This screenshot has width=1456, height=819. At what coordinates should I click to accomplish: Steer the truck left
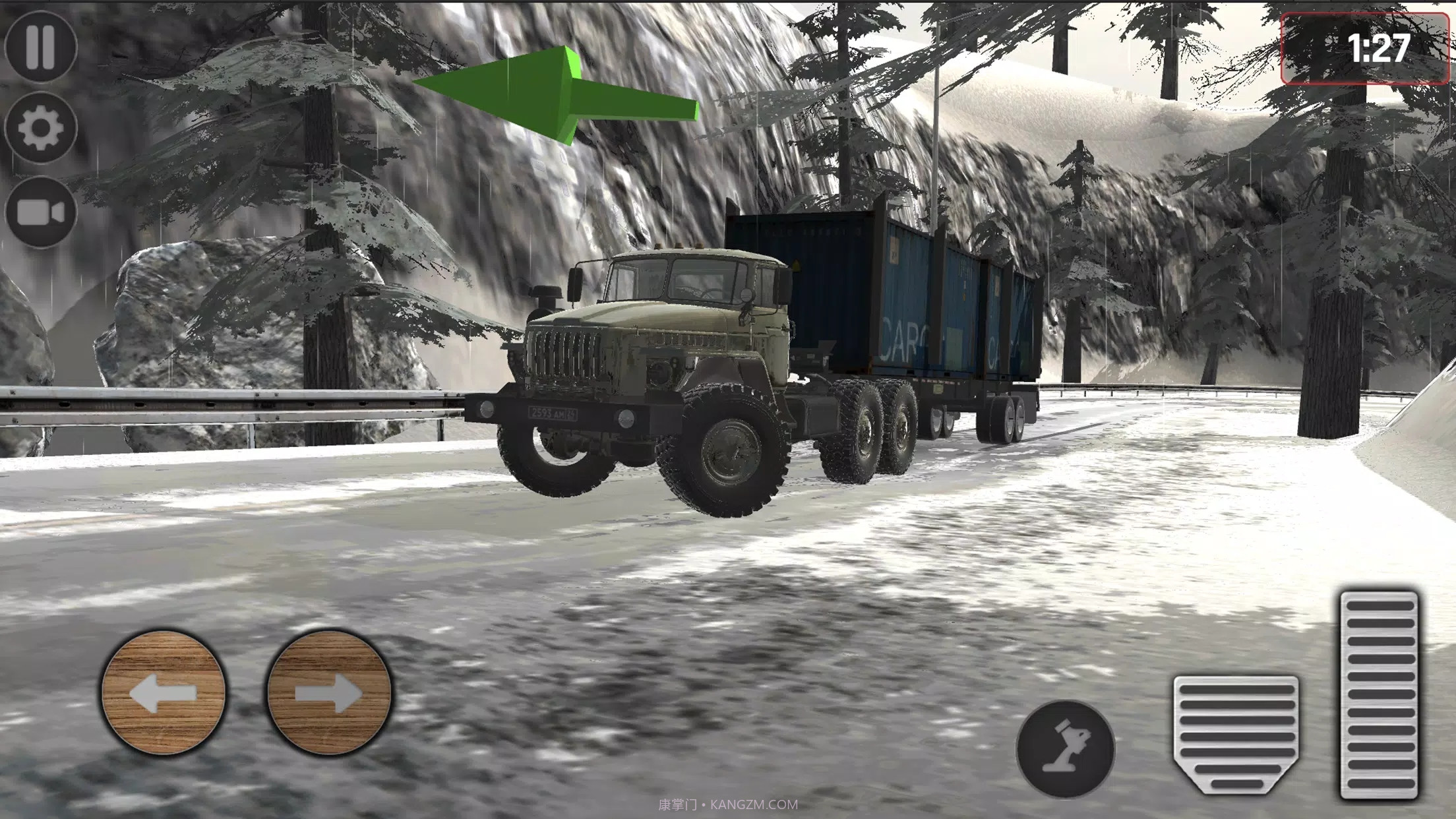(163, 692)
